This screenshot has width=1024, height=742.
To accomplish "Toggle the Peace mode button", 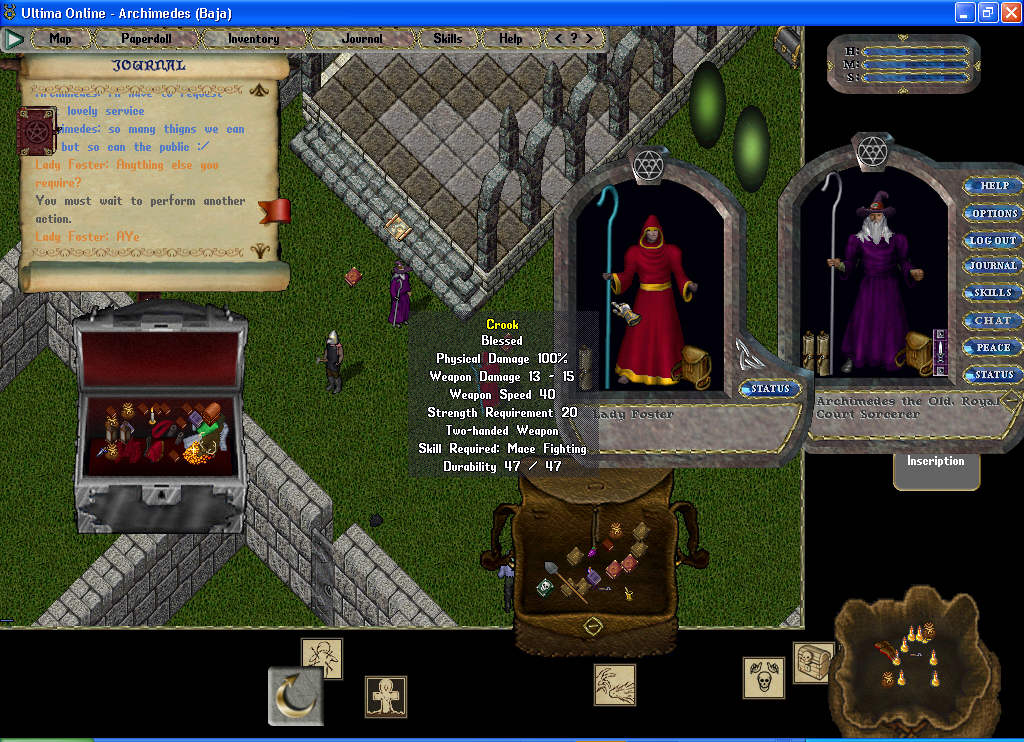I will click(x=993, y=348).
